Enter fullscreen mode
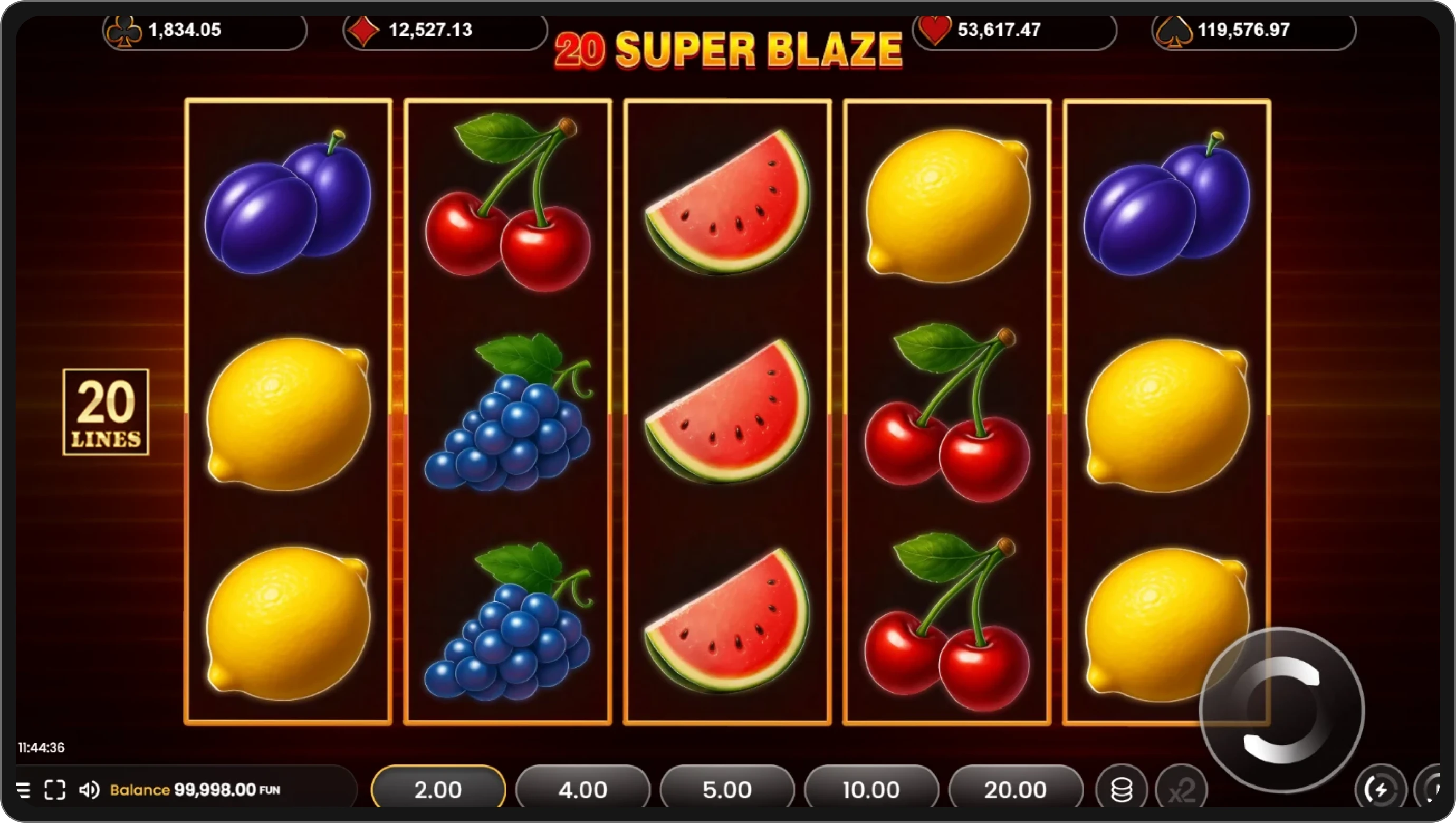The image size is (1456, 823). point(55,790)
